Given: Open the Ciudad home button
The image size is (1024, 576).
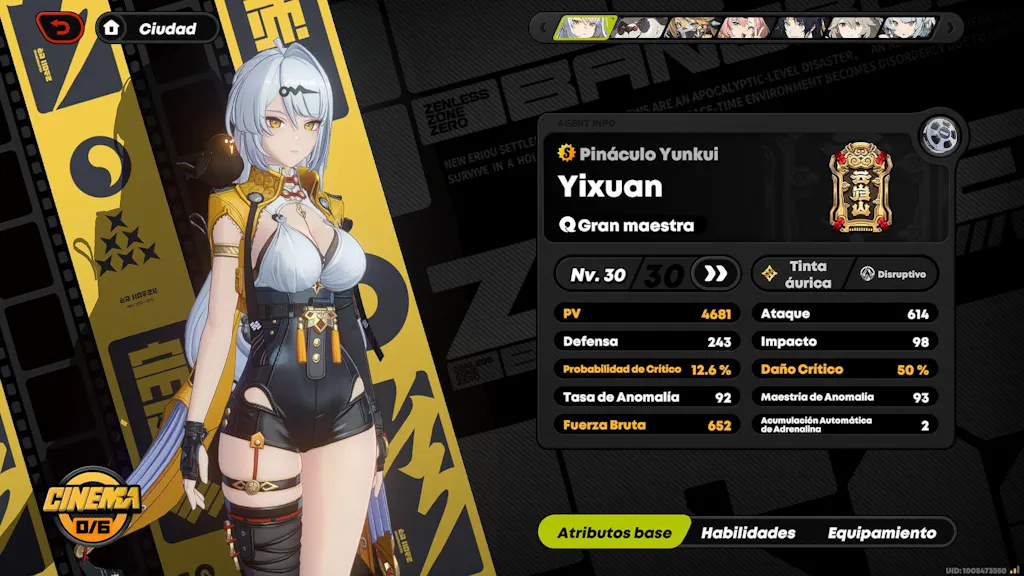Looking at the screenshot, I should [157, 28].
